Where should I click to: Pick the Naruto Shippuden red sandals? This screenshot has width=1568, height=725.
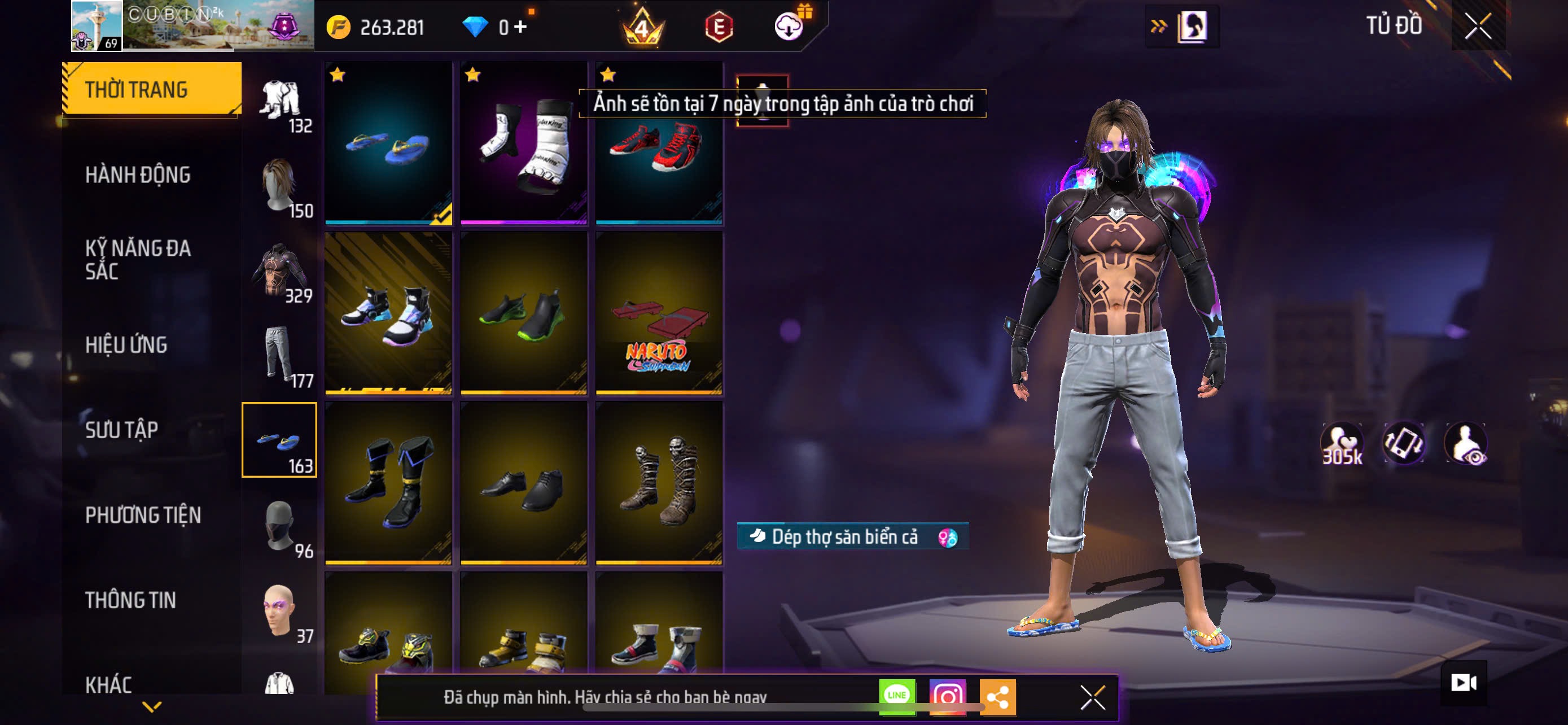tap(659, 313)
